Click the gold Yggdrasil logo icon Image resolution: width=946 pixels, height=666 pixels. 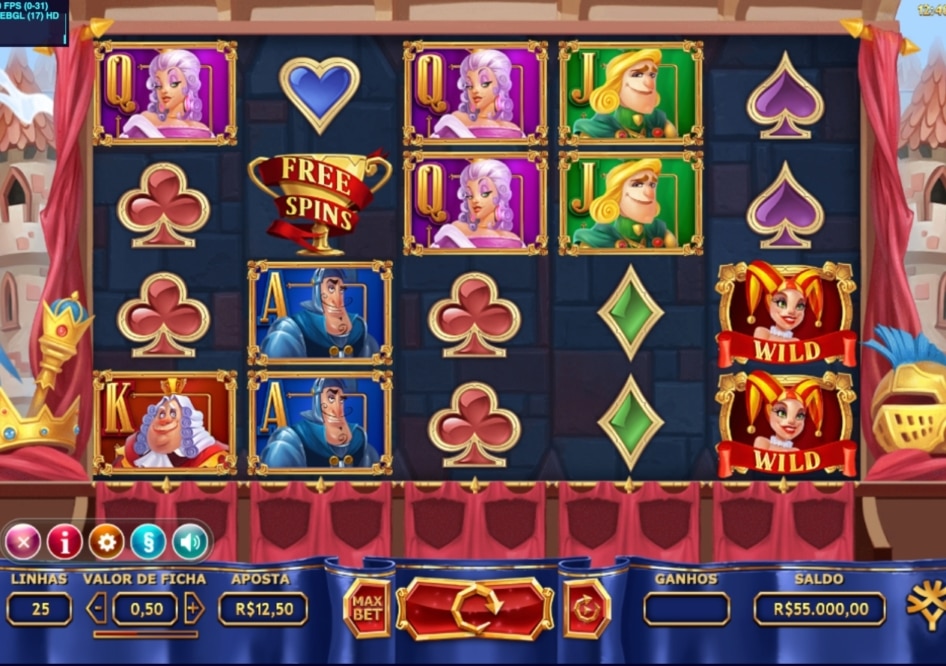[x=926, y=606]
